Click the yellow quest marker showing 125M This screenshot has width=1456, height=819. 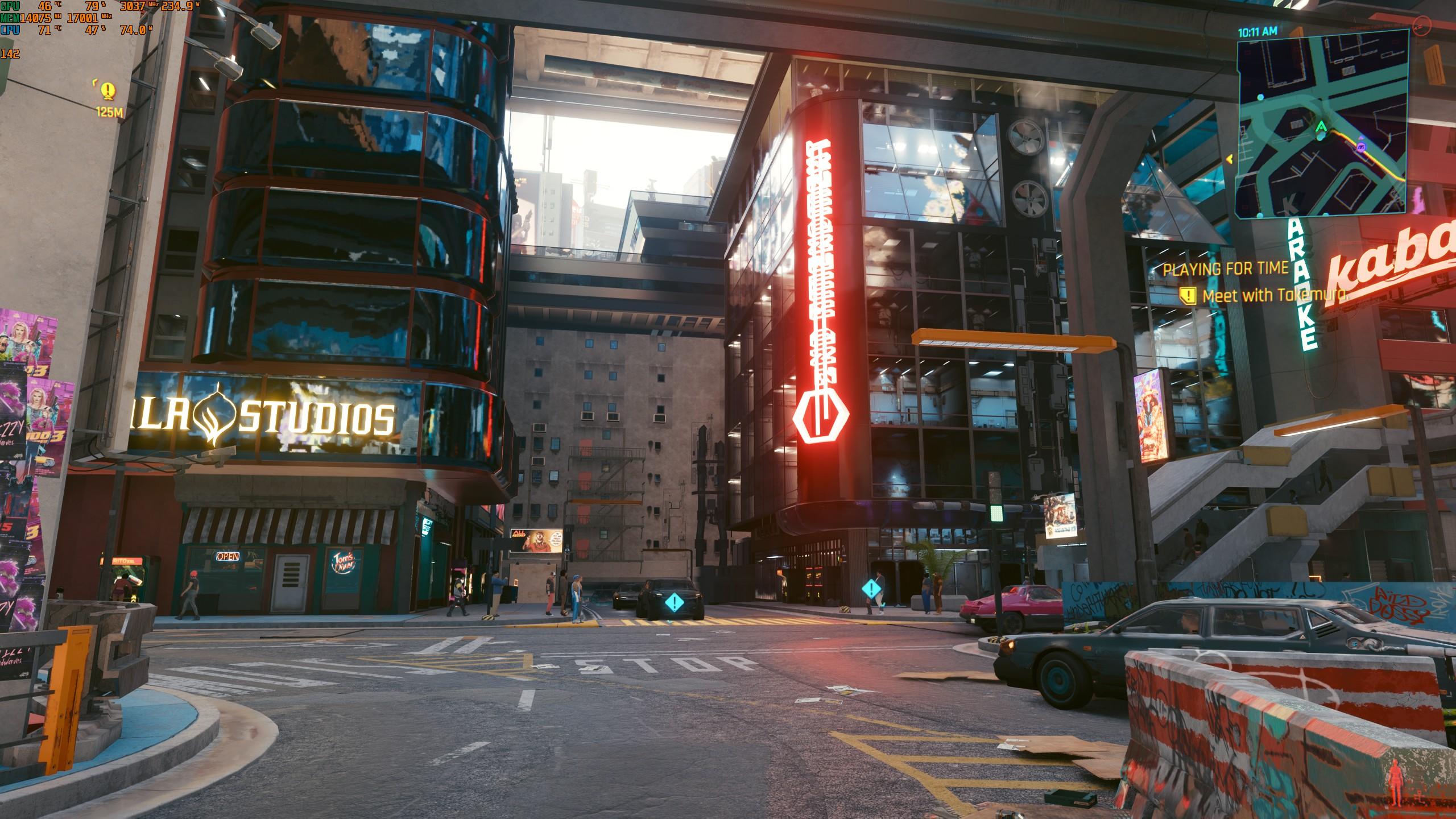pos(107,90)
